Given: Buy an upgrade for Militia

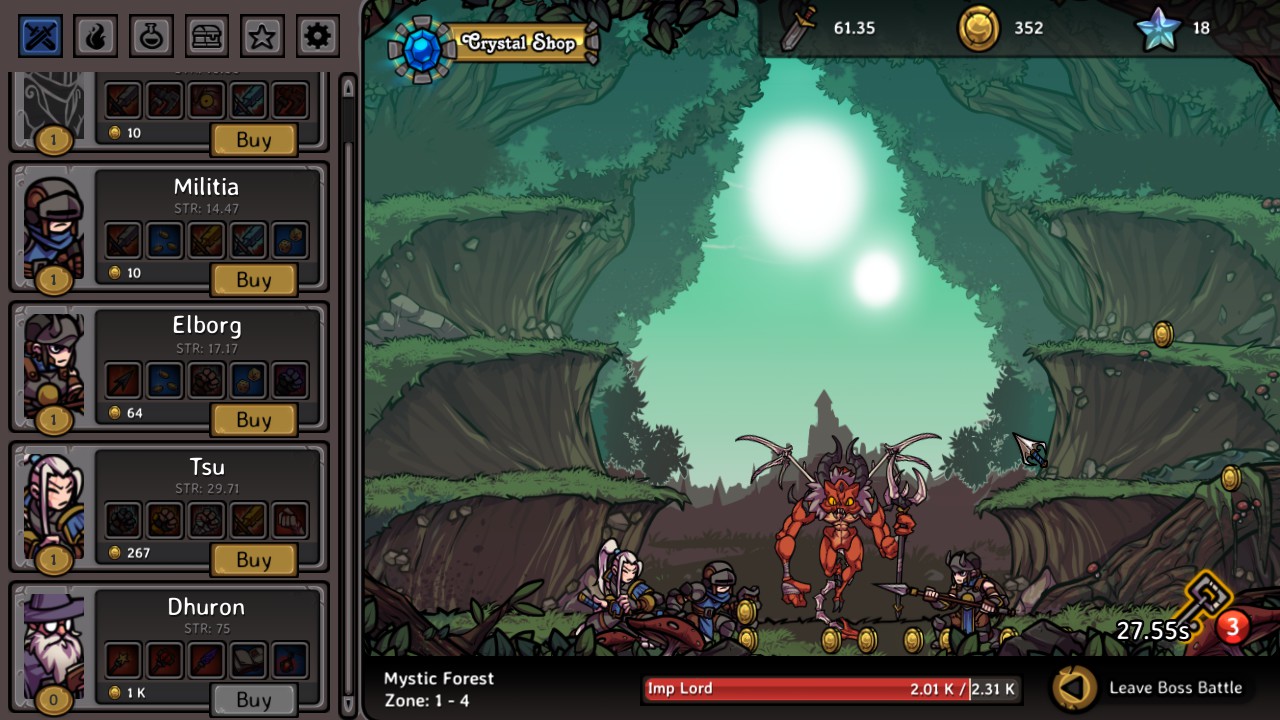Looking at the screenshot, I should tap(253, 280).
